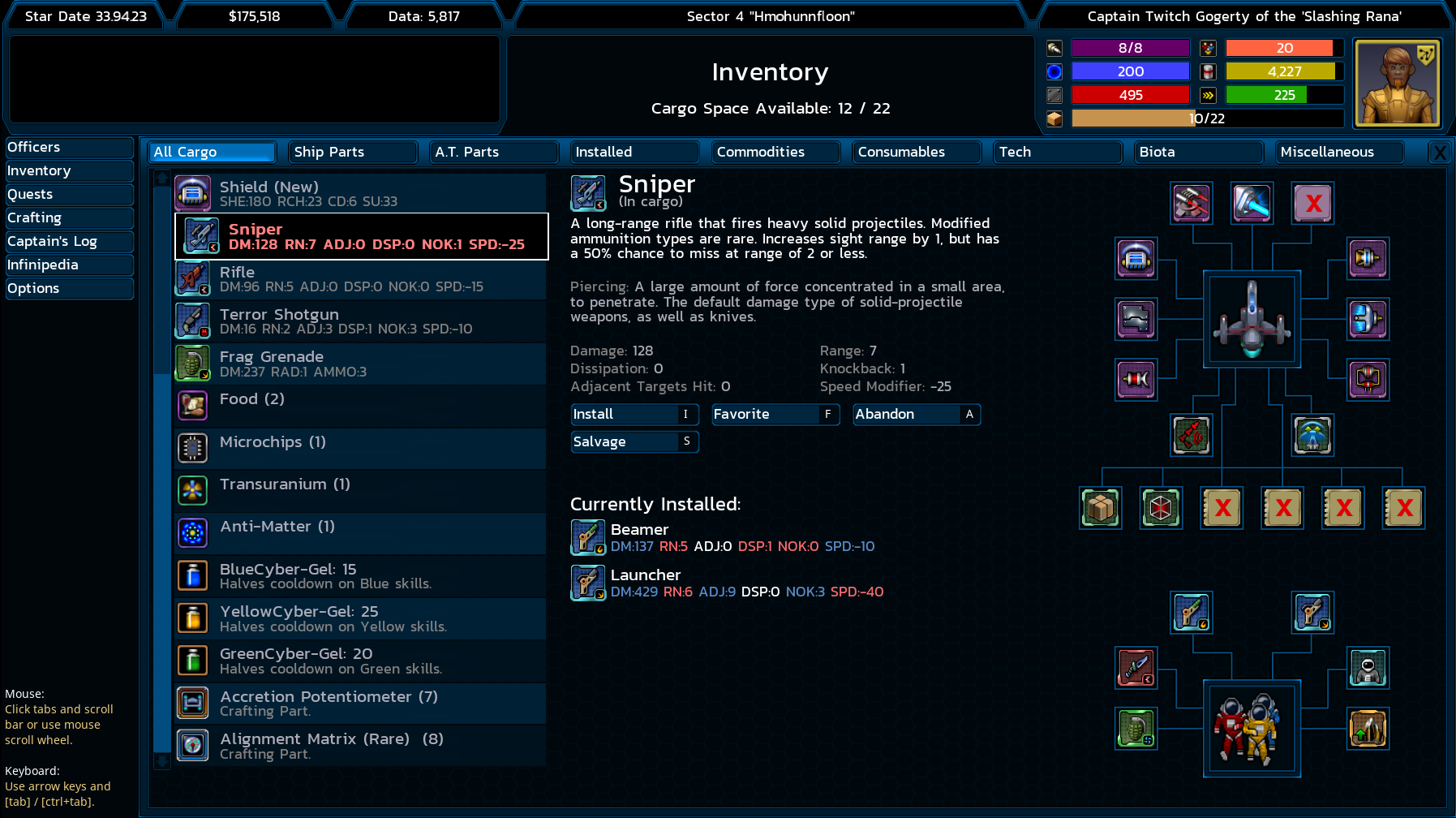
Task: Click the Launcher weapon icon
Action: pyautogui.click(x=588, y=583)
